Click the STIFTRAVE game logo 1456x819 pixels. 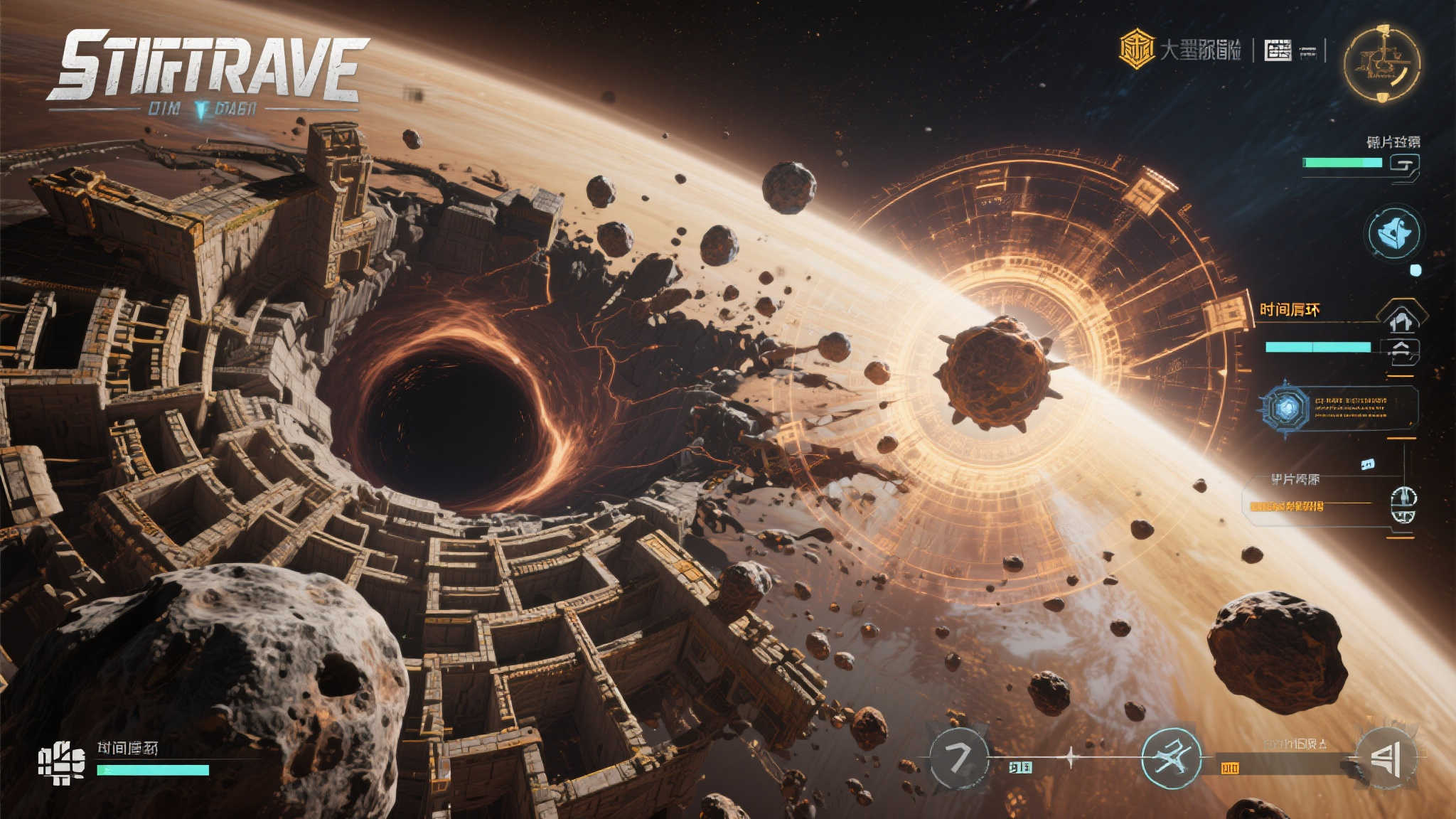pyautogui.click(x=207, y=66)
